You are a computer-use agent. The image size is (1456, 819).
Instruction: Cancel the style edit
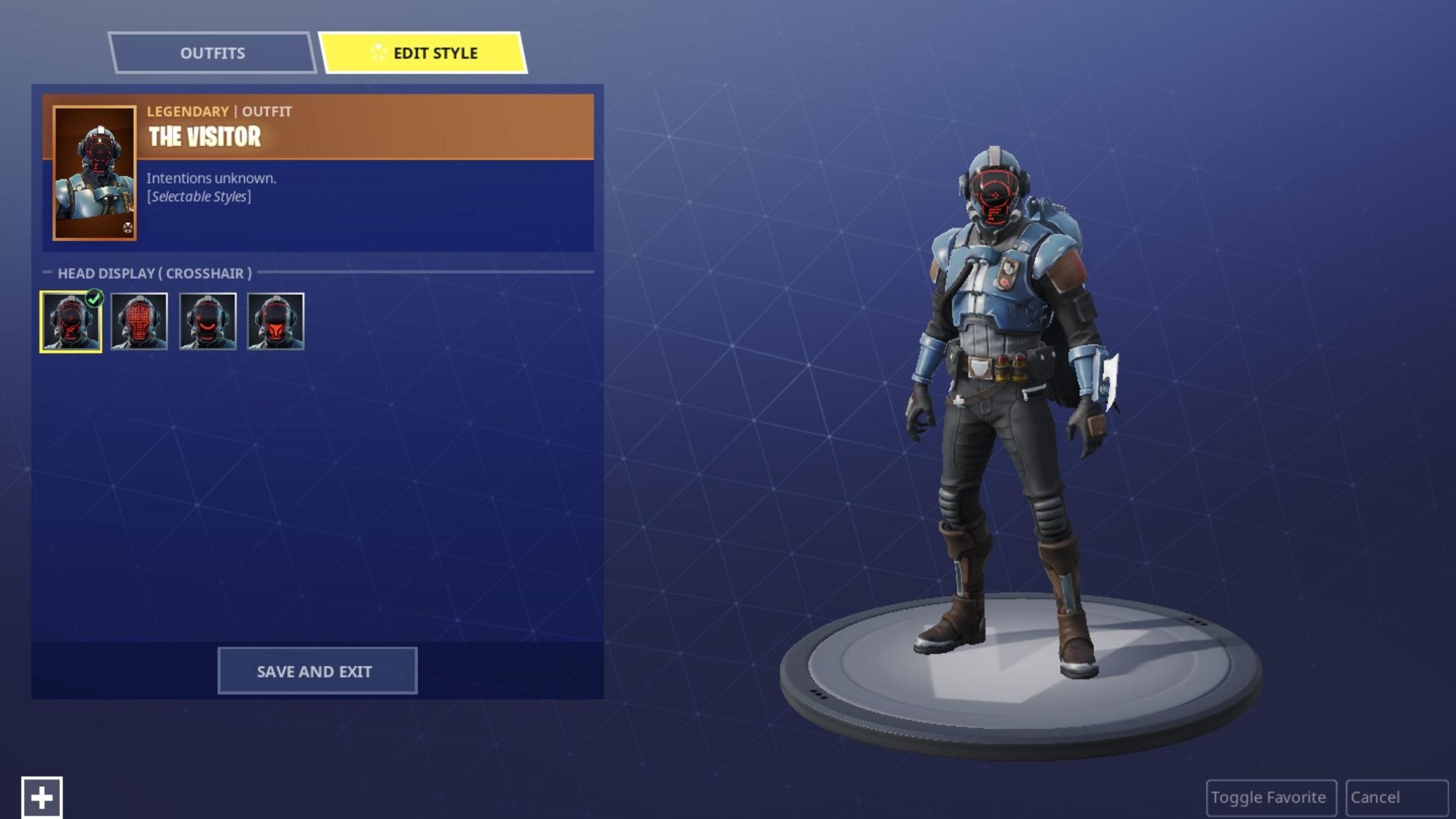point(1396,797)
